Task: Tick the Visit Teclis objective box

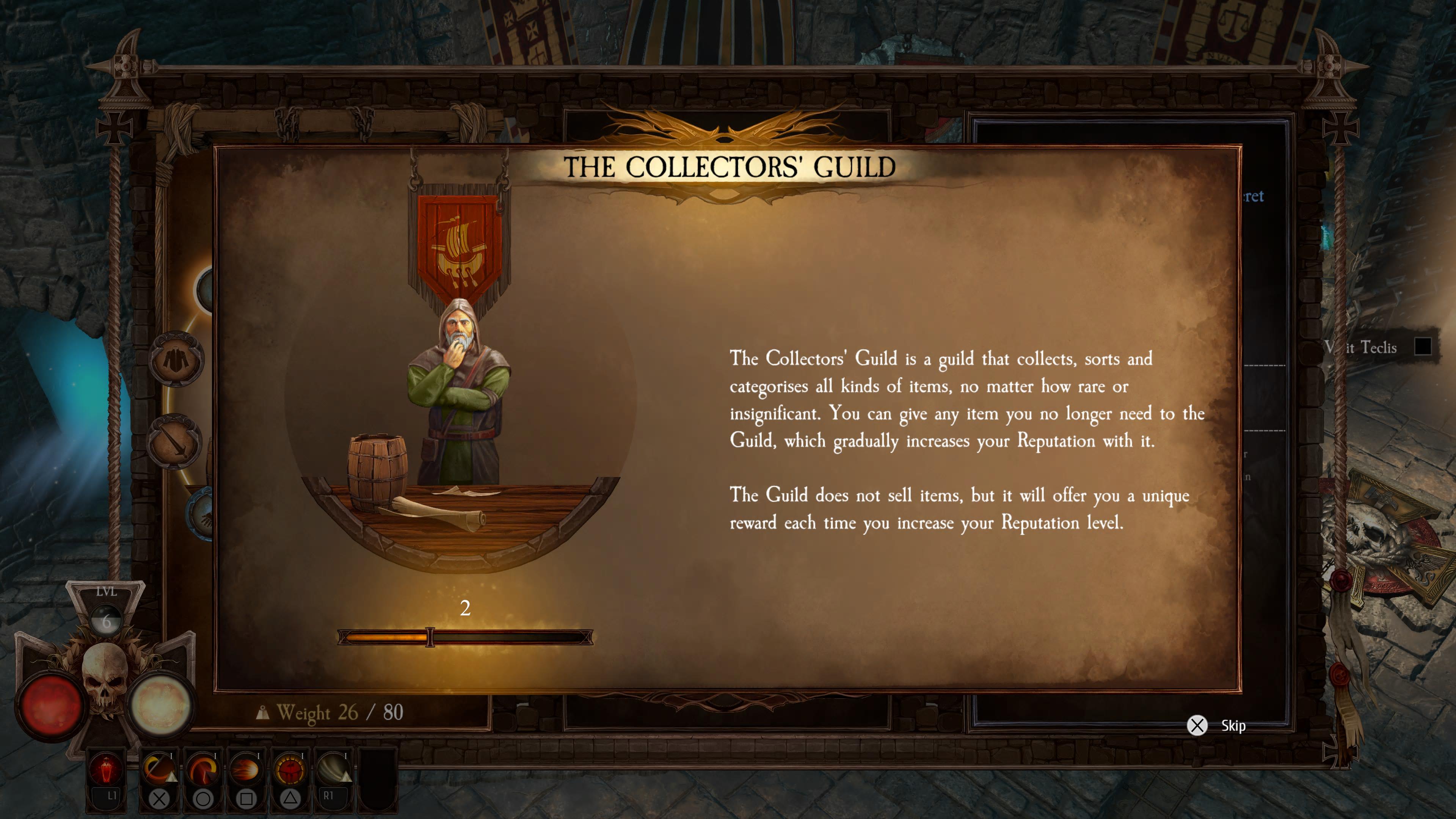Action: click(x=1422, y=347)
